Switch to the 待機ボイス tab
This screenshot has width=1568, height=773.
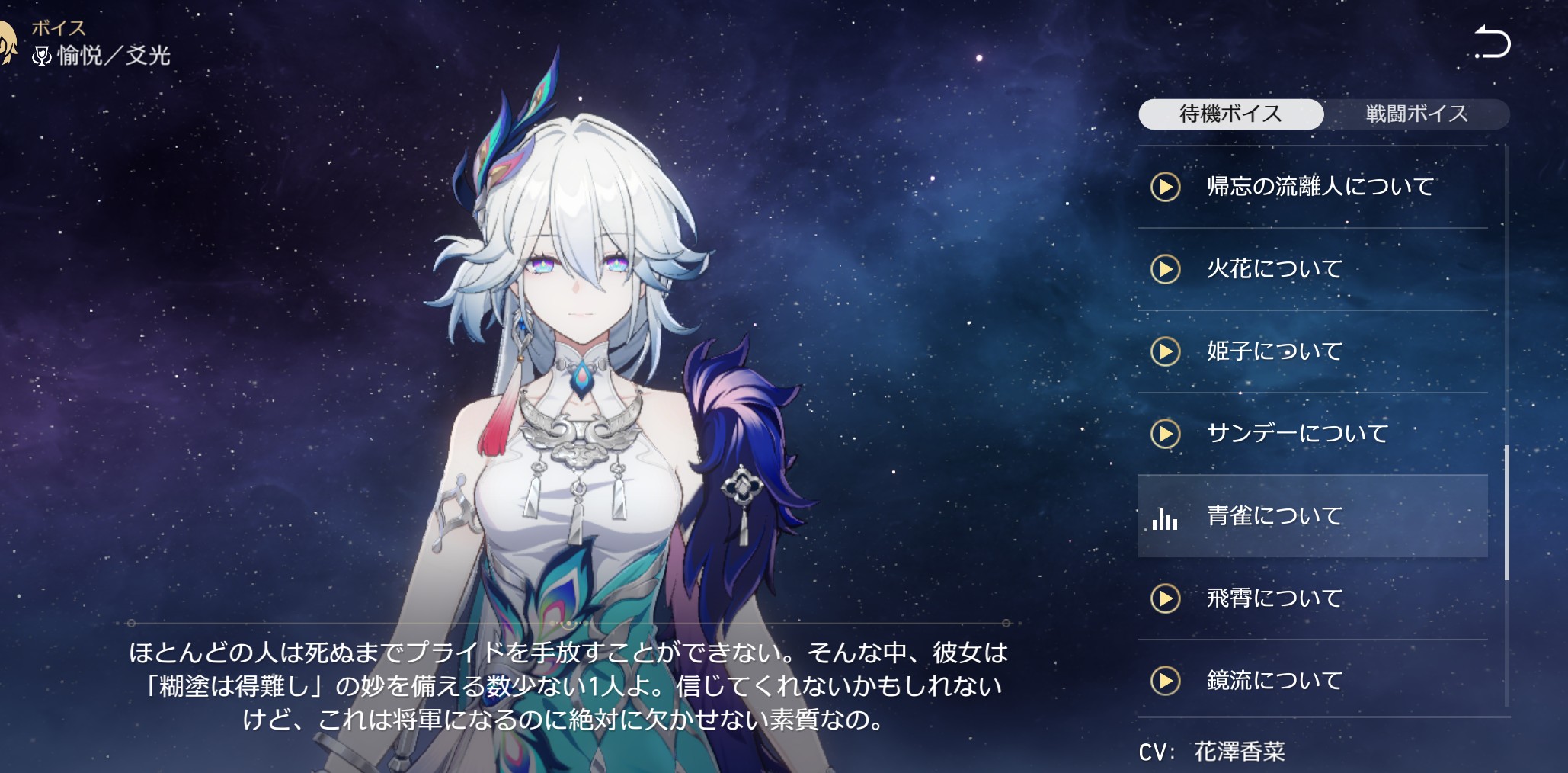(1230, 114)
